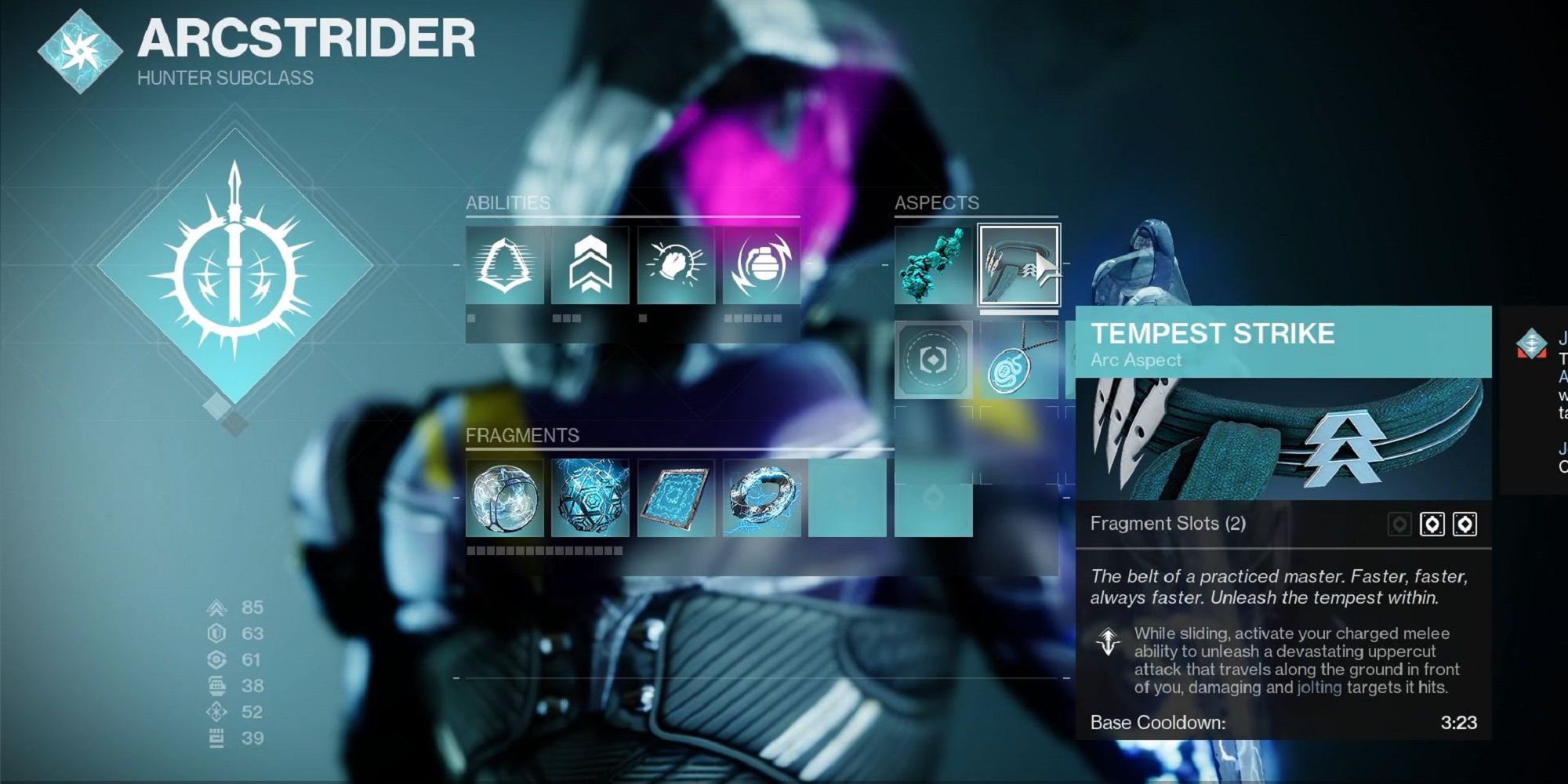
Task: Select the fist melee ability icon
Action: click(x=676, y=265)
